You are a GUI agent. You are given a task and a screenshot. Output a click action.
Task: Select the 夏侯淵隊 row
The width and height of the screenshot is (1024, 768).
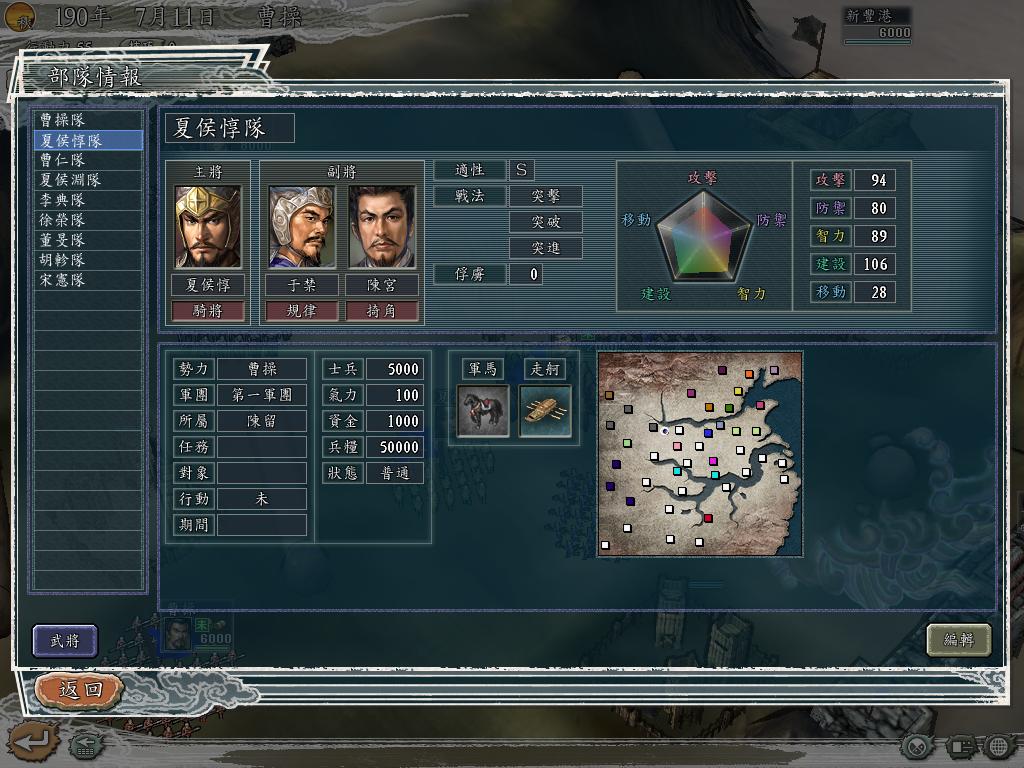click(86, 180)
